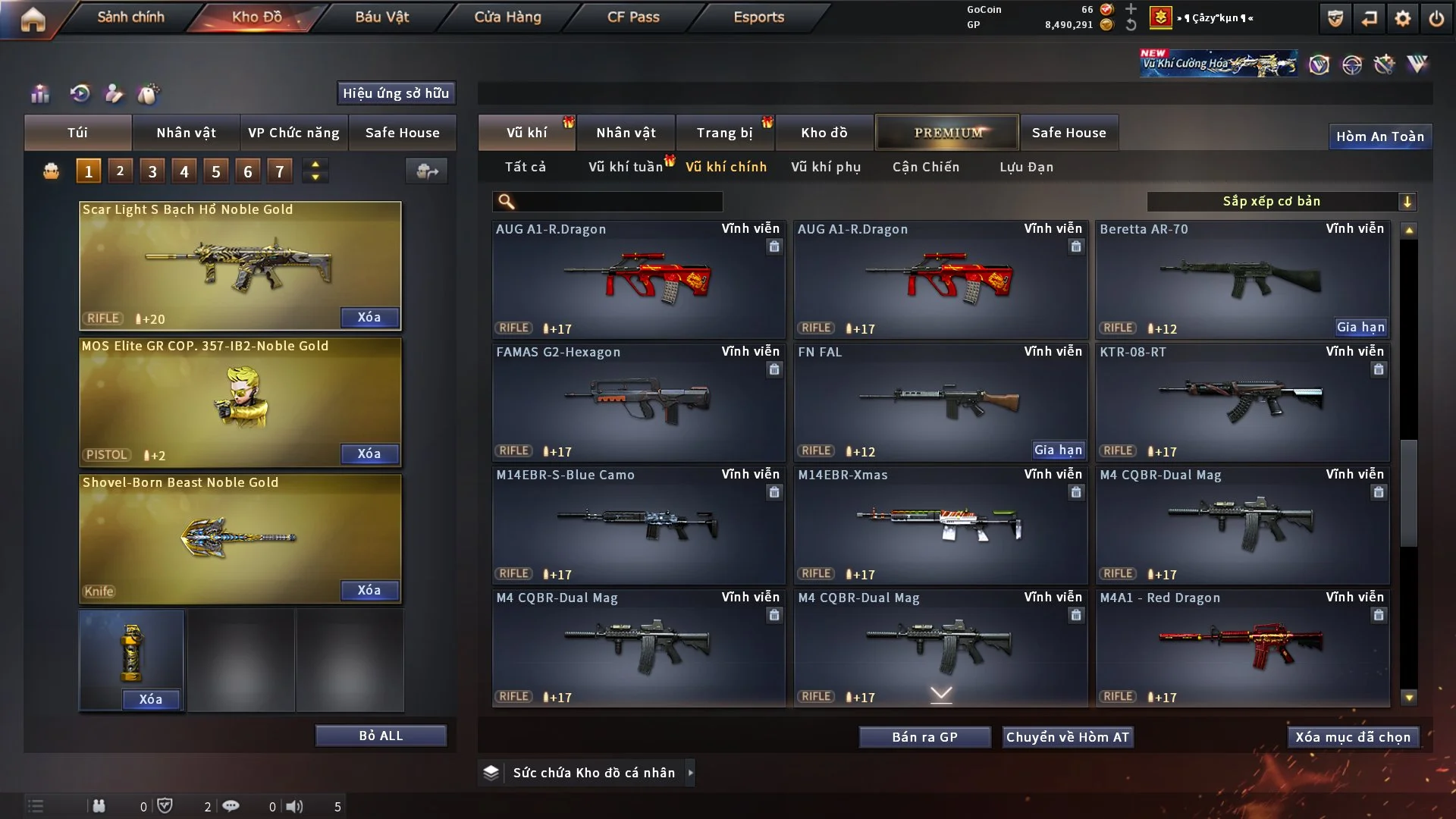Select the FAMAS G2-Hexagon rifle
Viewport: 1456px width, 819px height.
tap(638, 402)
